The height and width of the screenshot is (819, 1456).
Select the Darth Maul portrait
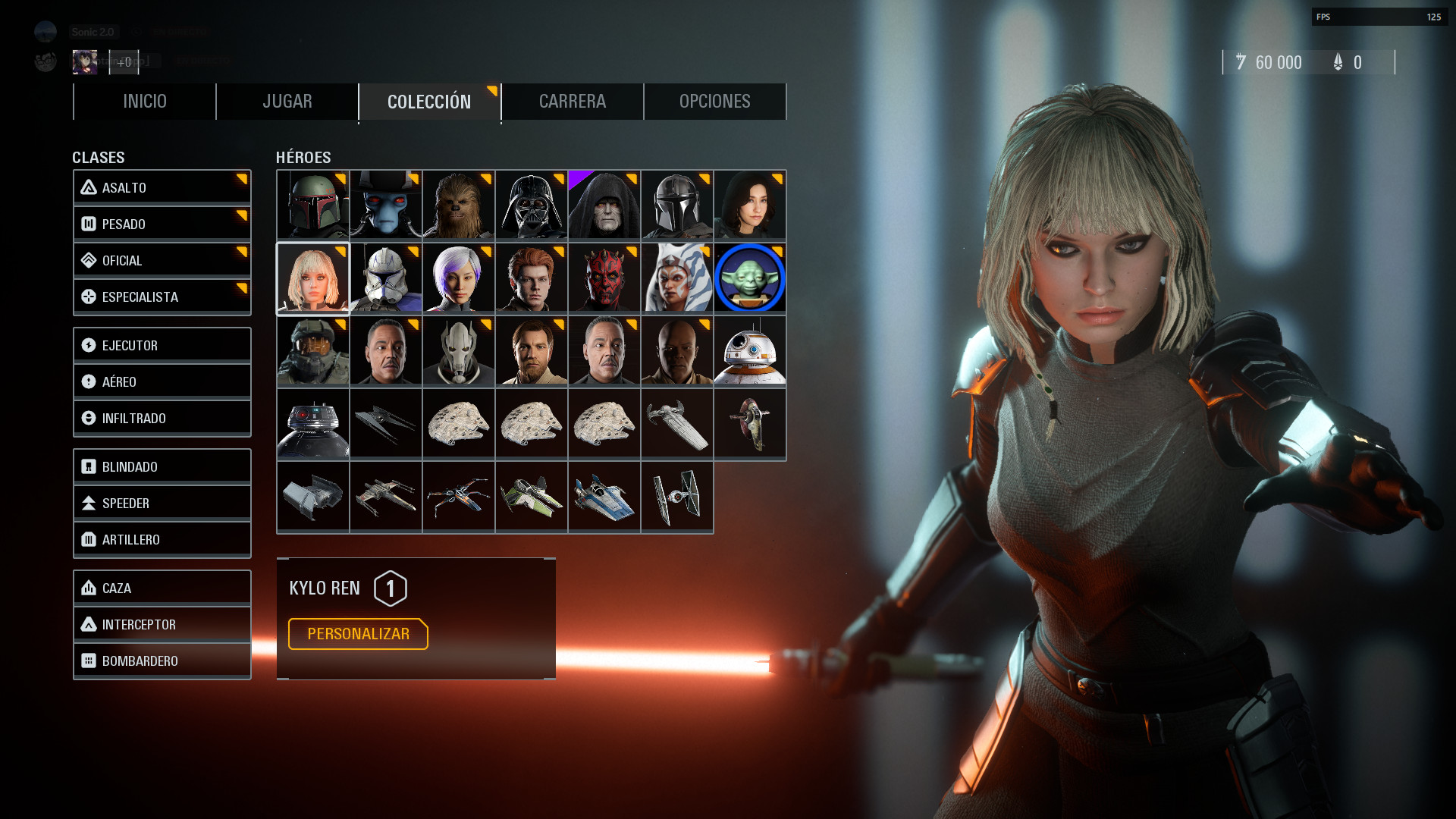click(604, 278)
